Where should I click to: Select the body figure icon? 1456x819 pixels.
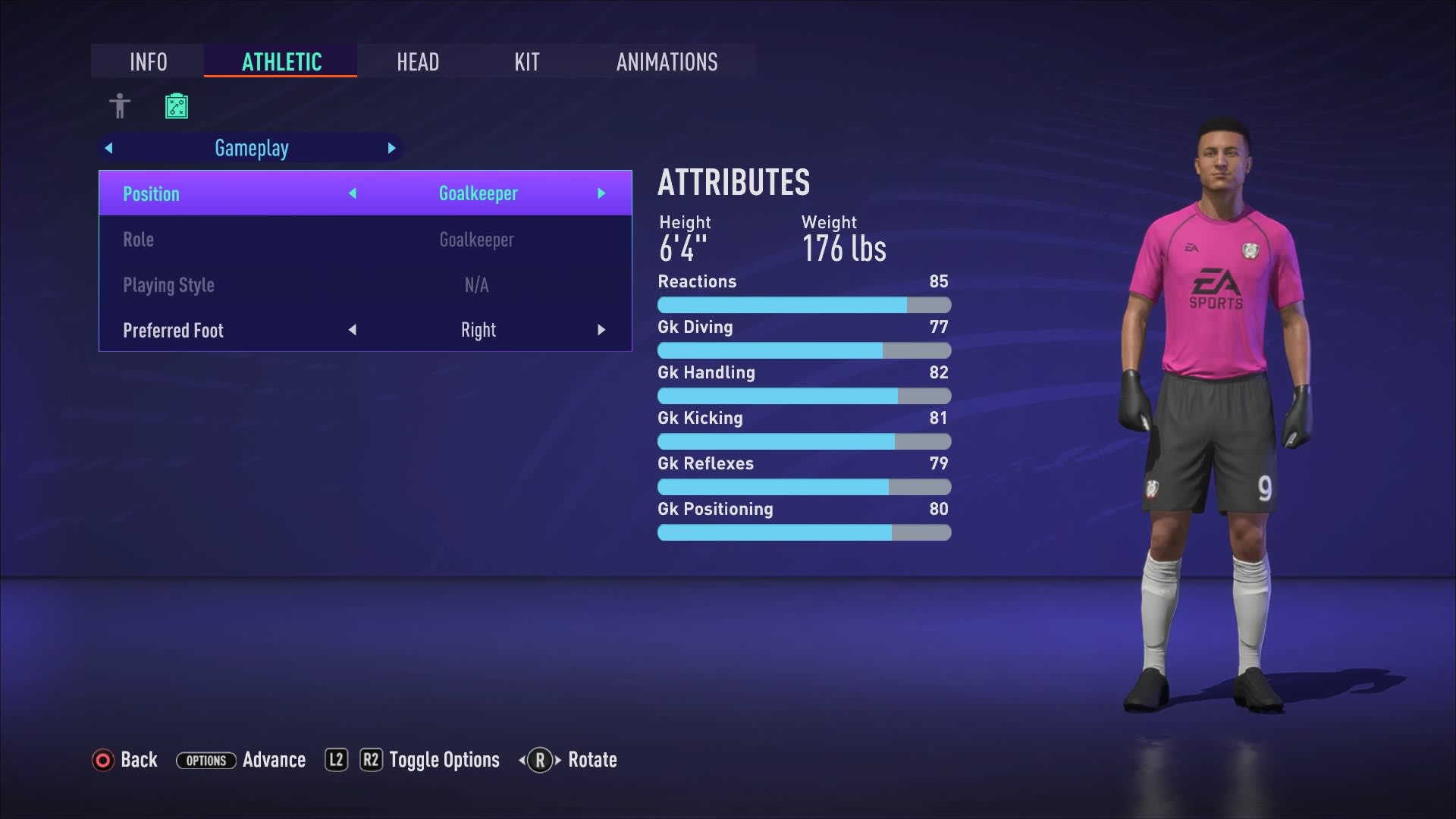(120, 106)
